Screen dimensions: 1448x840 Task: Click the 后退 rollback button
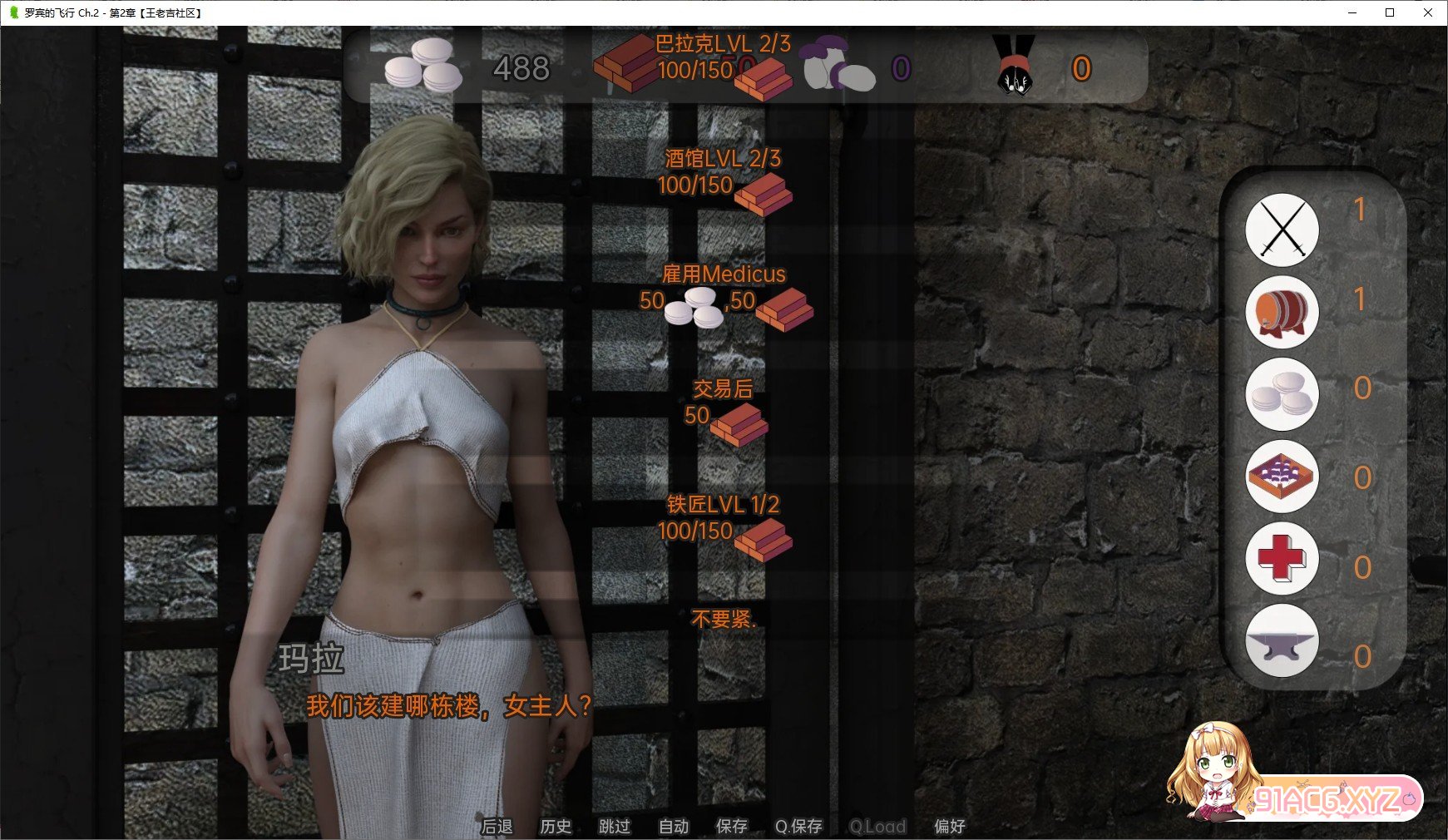click(x=497, y=826)
